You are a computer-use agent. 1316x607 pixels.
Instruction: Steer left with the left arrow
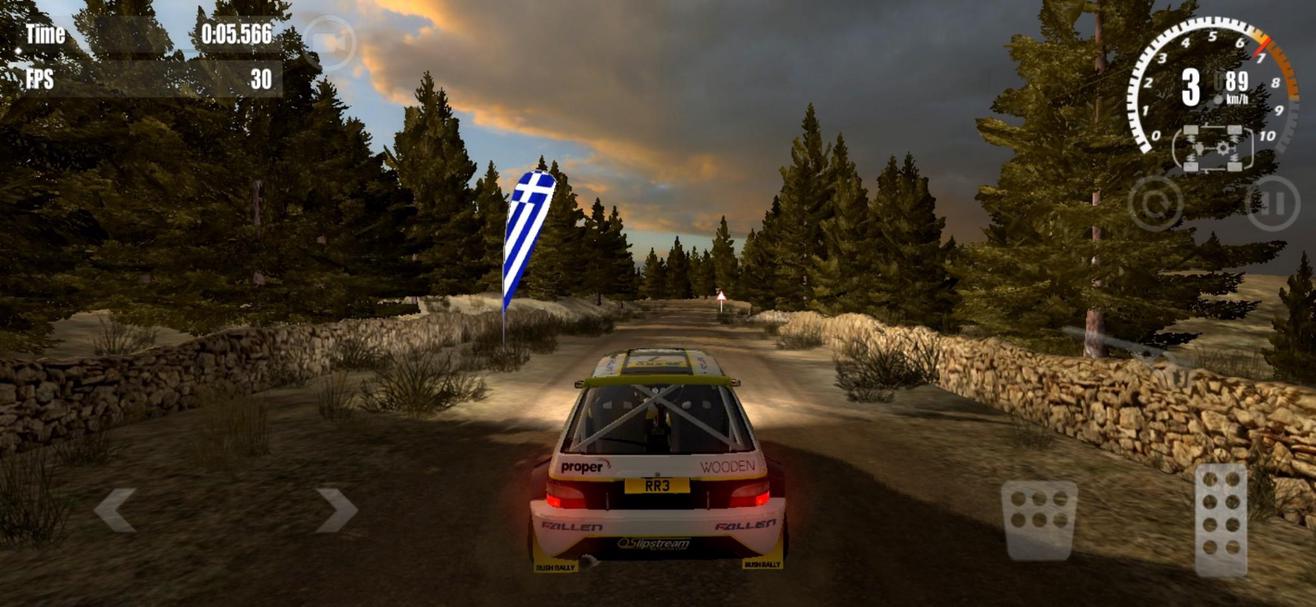(114, 510)
